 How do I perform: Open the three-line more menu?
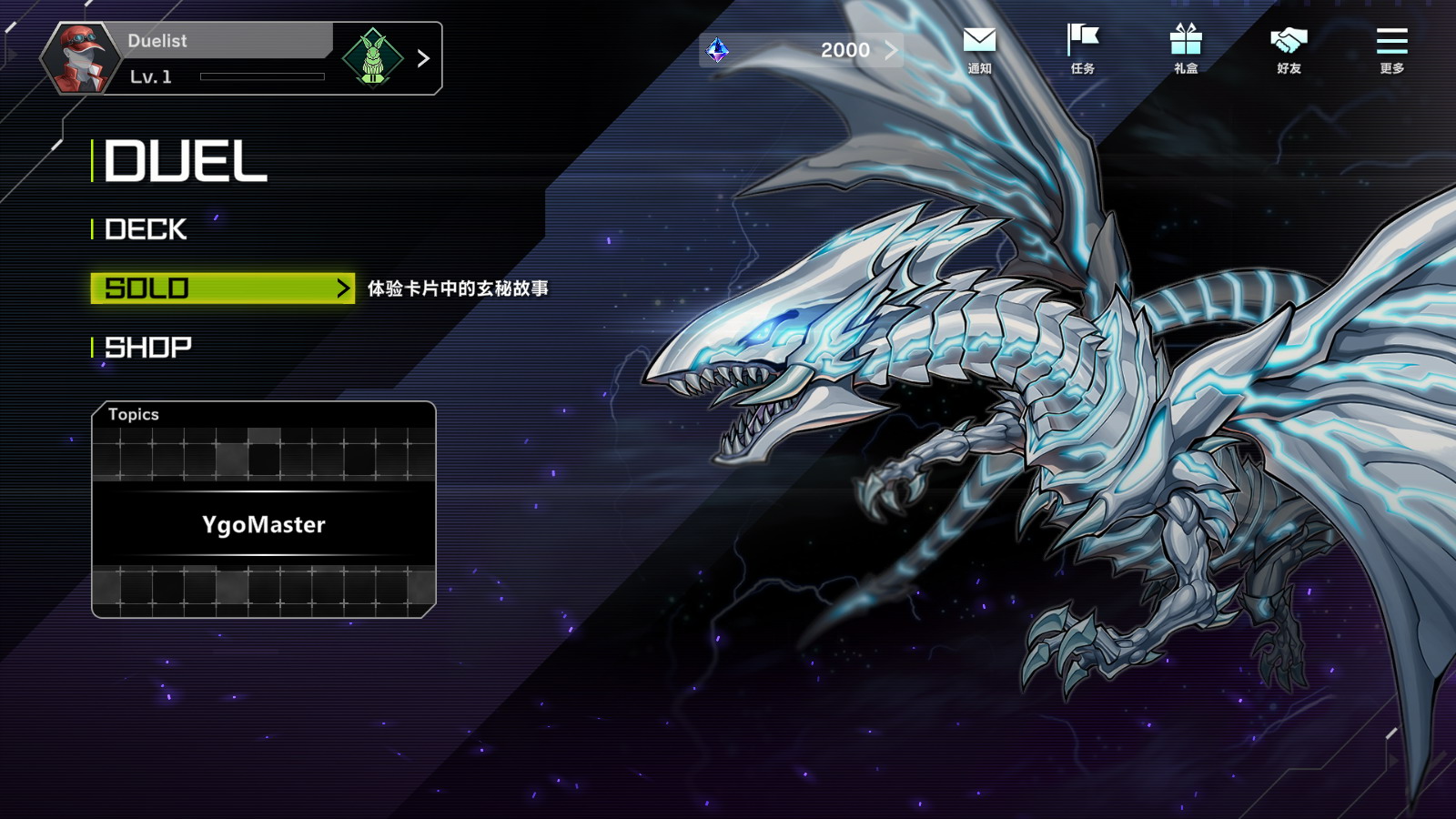coord(1391,48)
